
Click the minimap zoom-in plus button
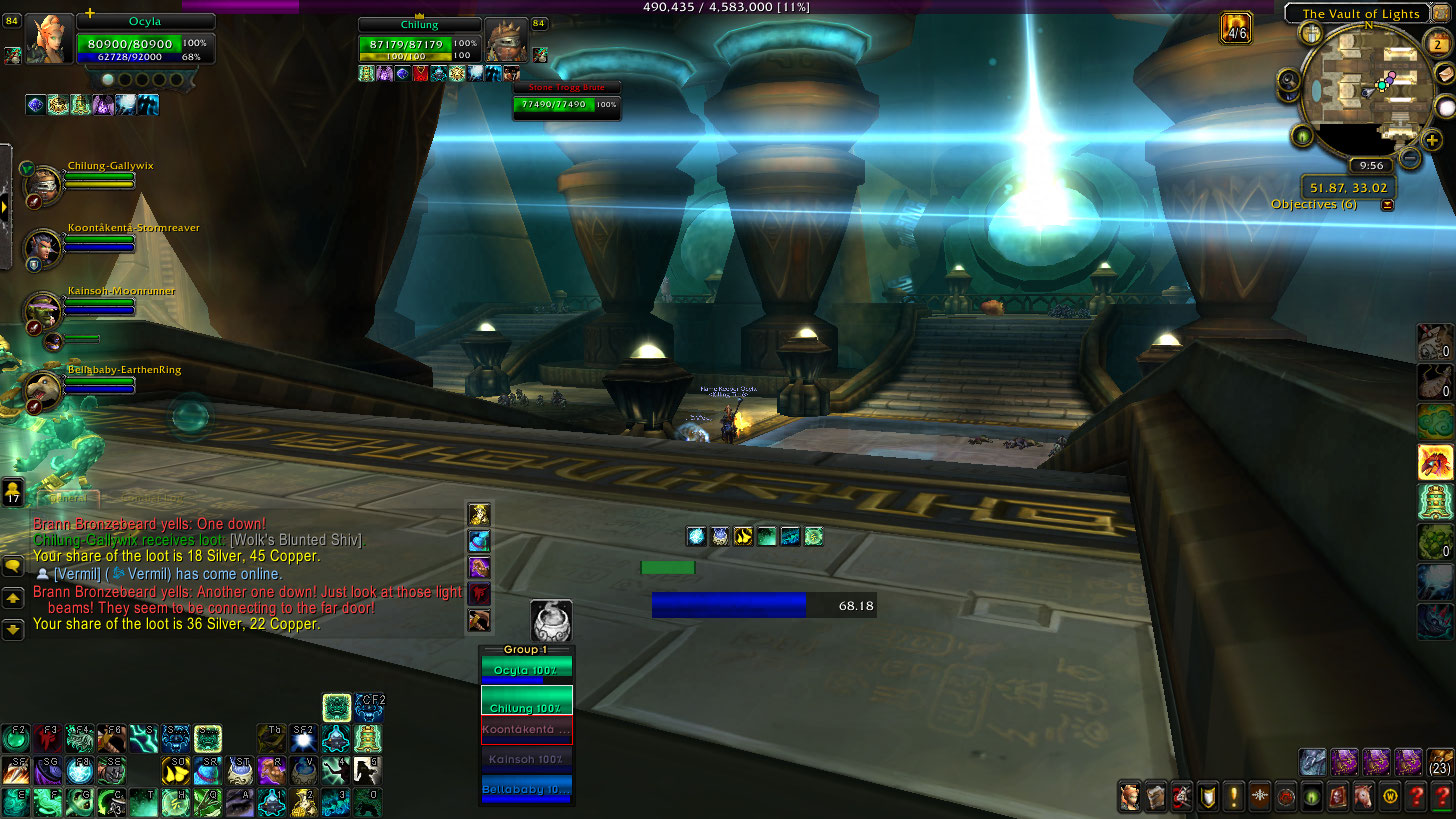click(x=1432, y=140)
